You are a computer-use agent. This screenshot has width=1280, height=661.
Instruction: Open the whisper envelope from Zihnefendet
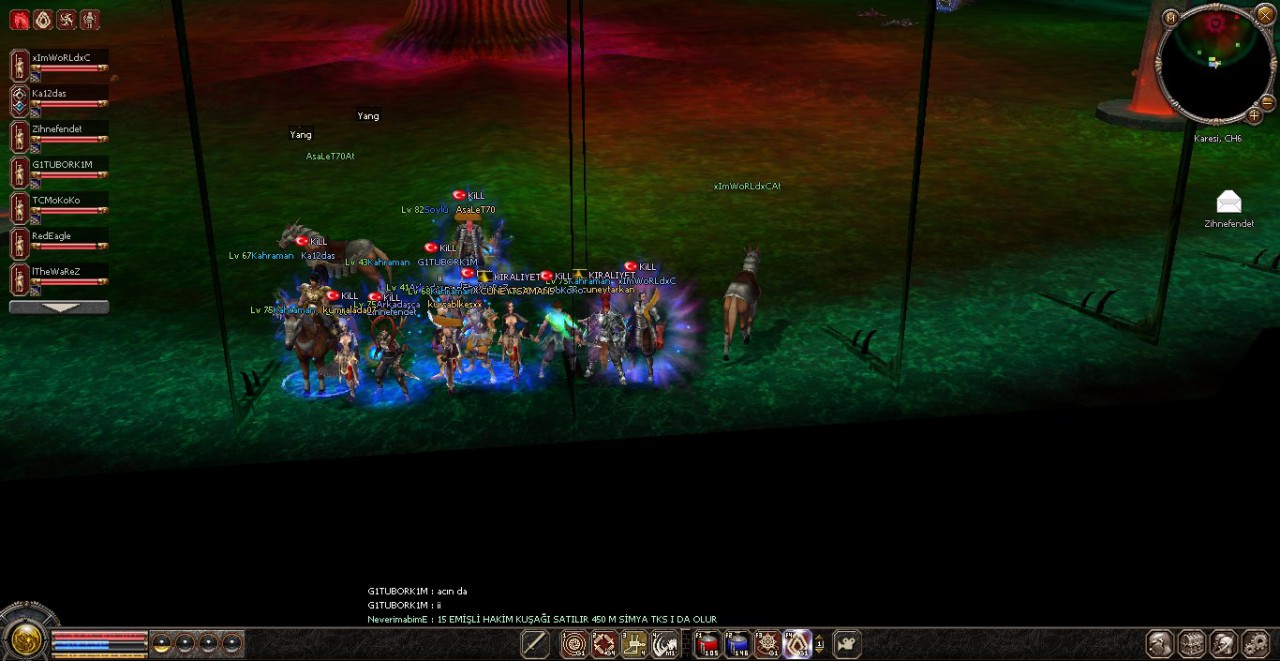(1229, 202)
